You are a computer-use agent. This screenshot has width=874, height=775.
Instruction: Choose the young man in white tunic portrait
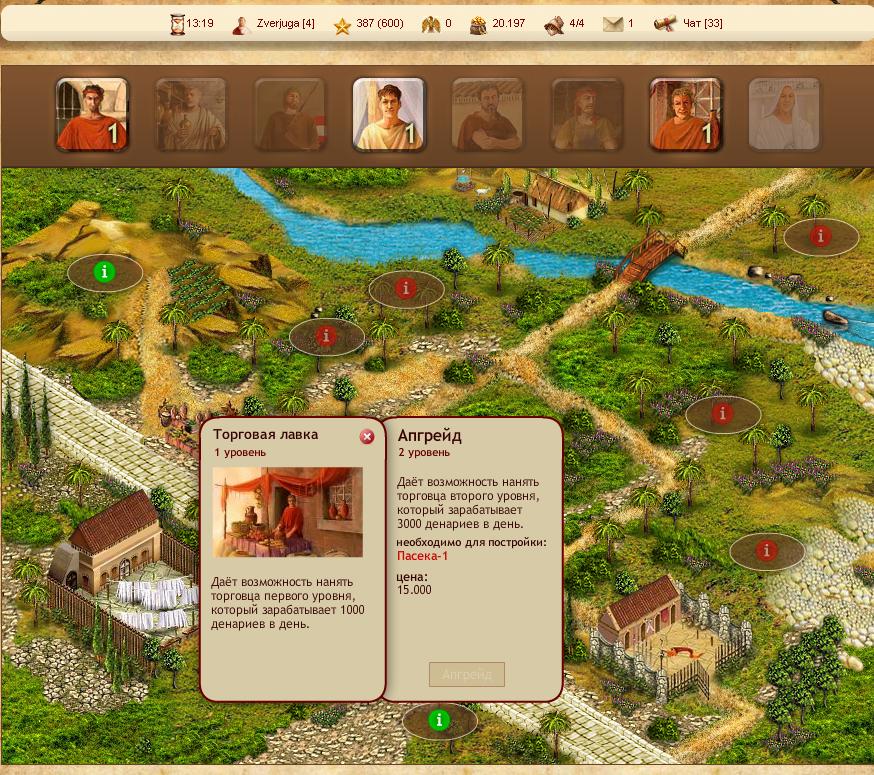pos(389,114)
